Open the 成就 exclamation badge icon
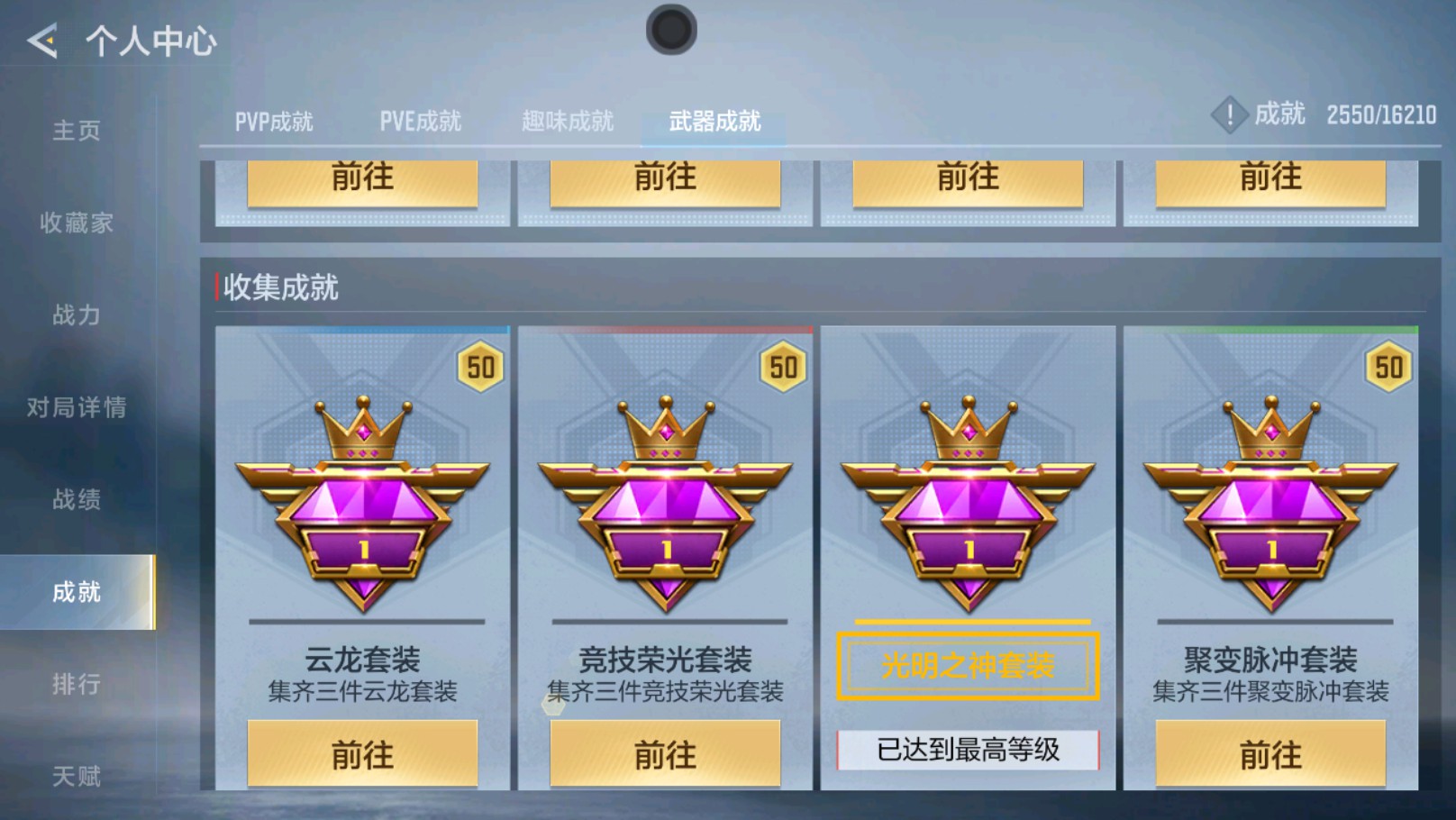 (1231, 115)
